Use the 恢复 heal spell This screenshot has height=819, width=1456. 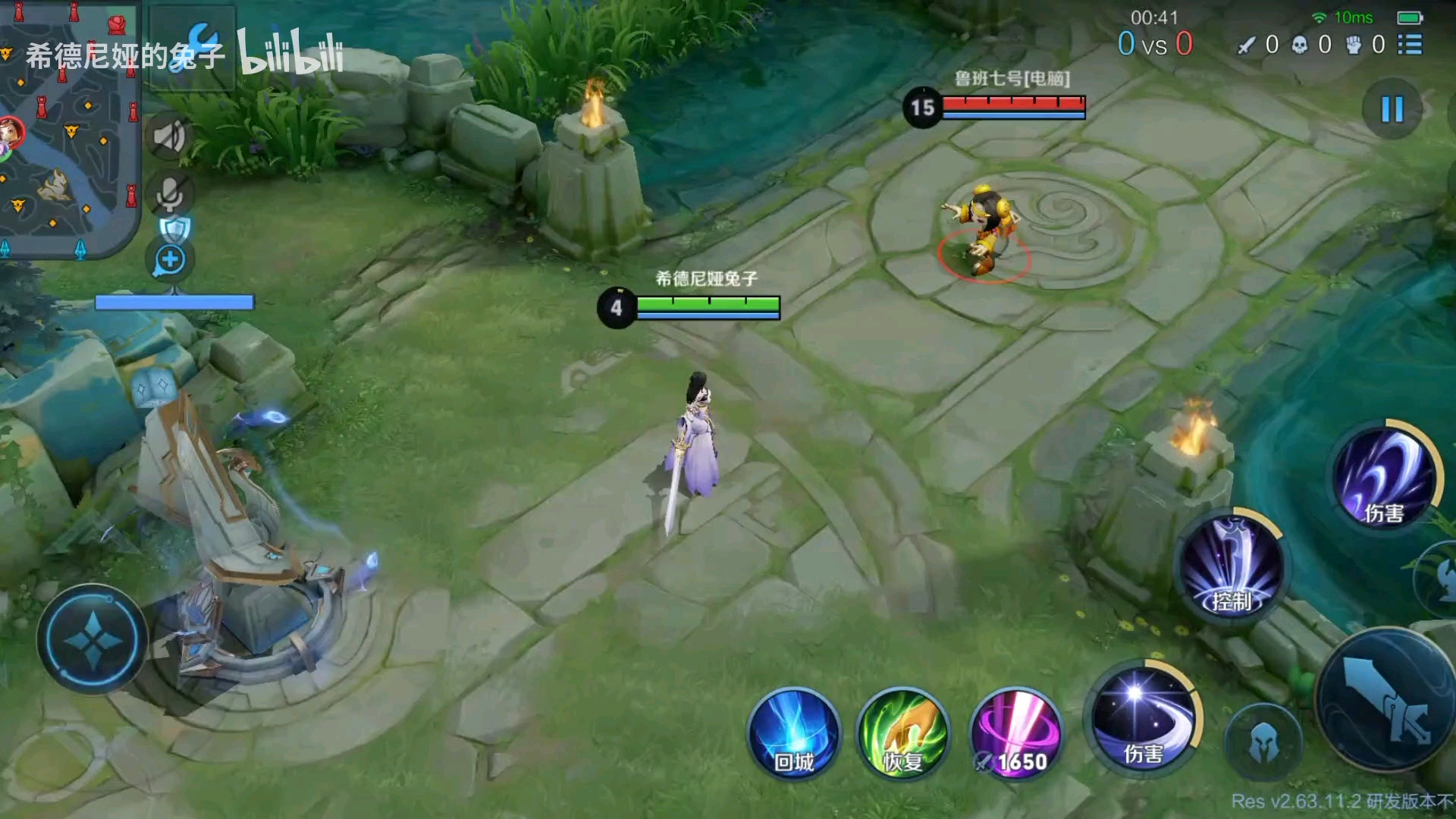pyautogui.click(x=902, y=733)
